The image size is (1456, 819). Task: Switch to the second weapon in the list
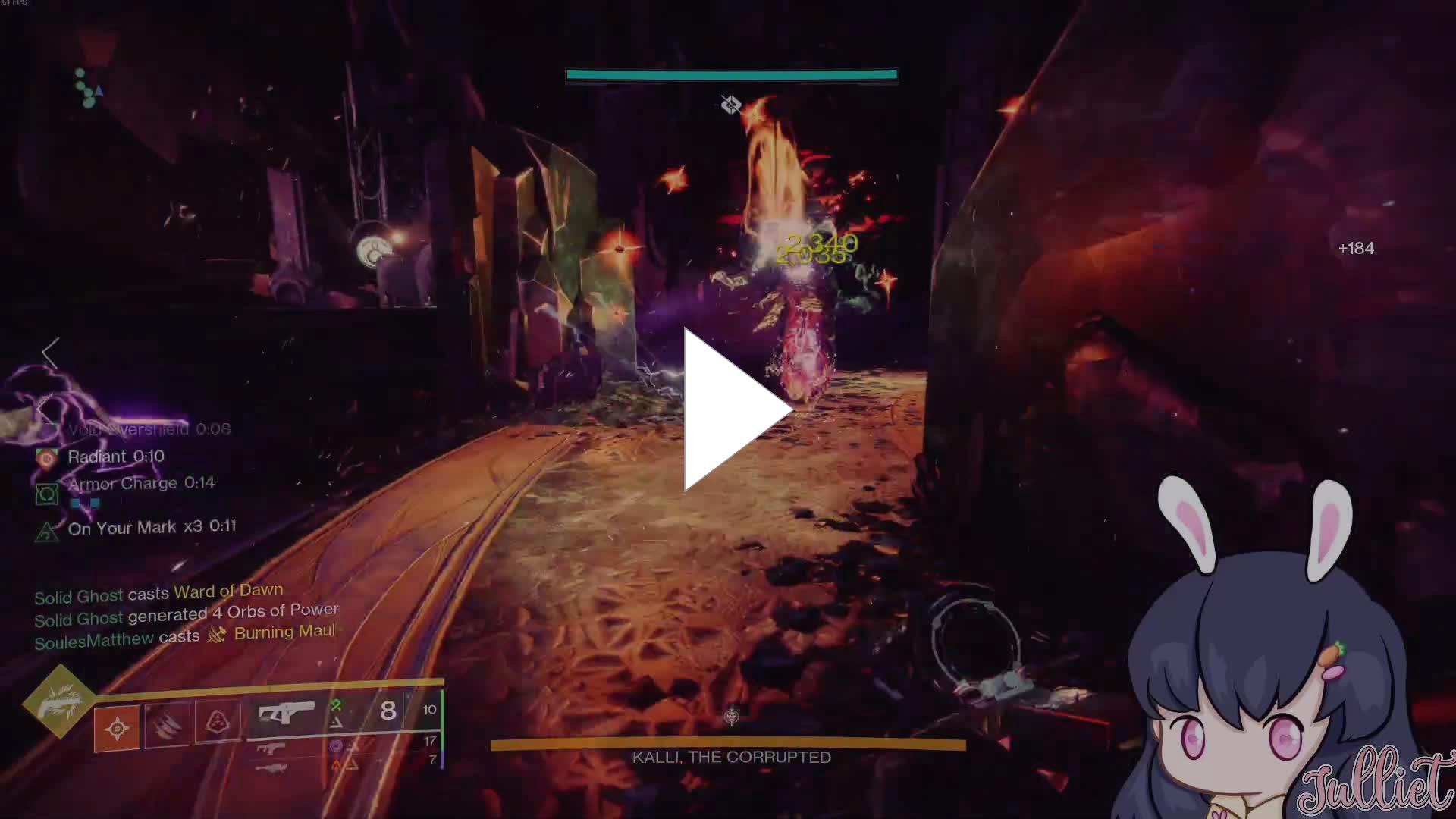click(x=271, y=748)
